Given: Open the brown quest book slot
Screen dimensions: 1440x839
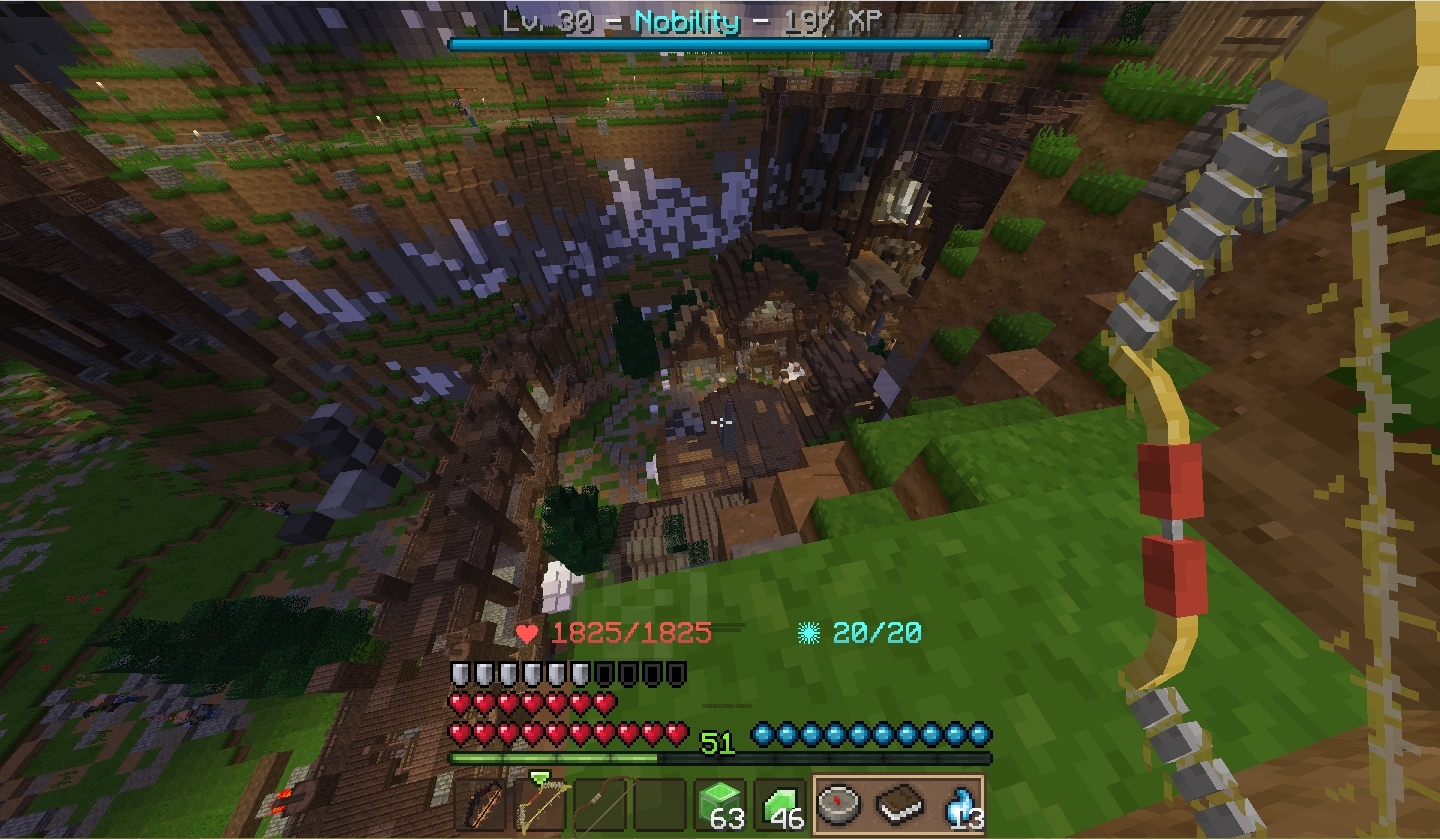Looking at the screenshot, I should [899, 803].
